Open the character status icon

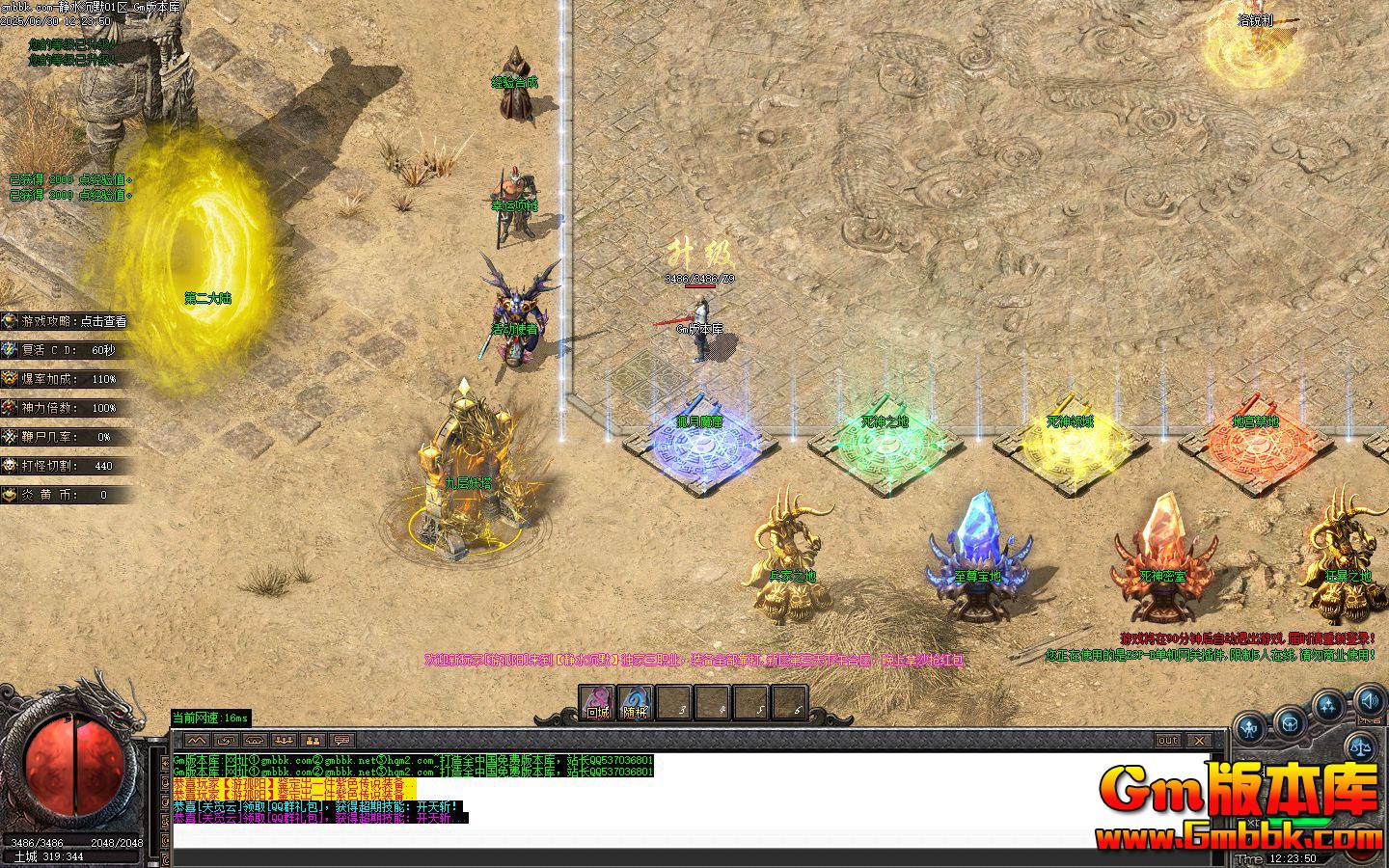point(1248,727)
